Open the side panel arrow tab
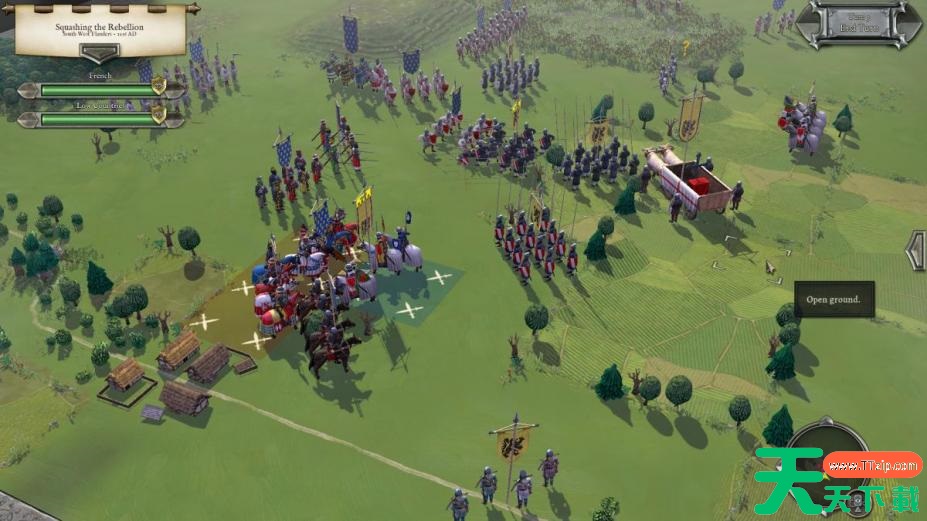Viewport: 927px width, 521px height. 915,250
